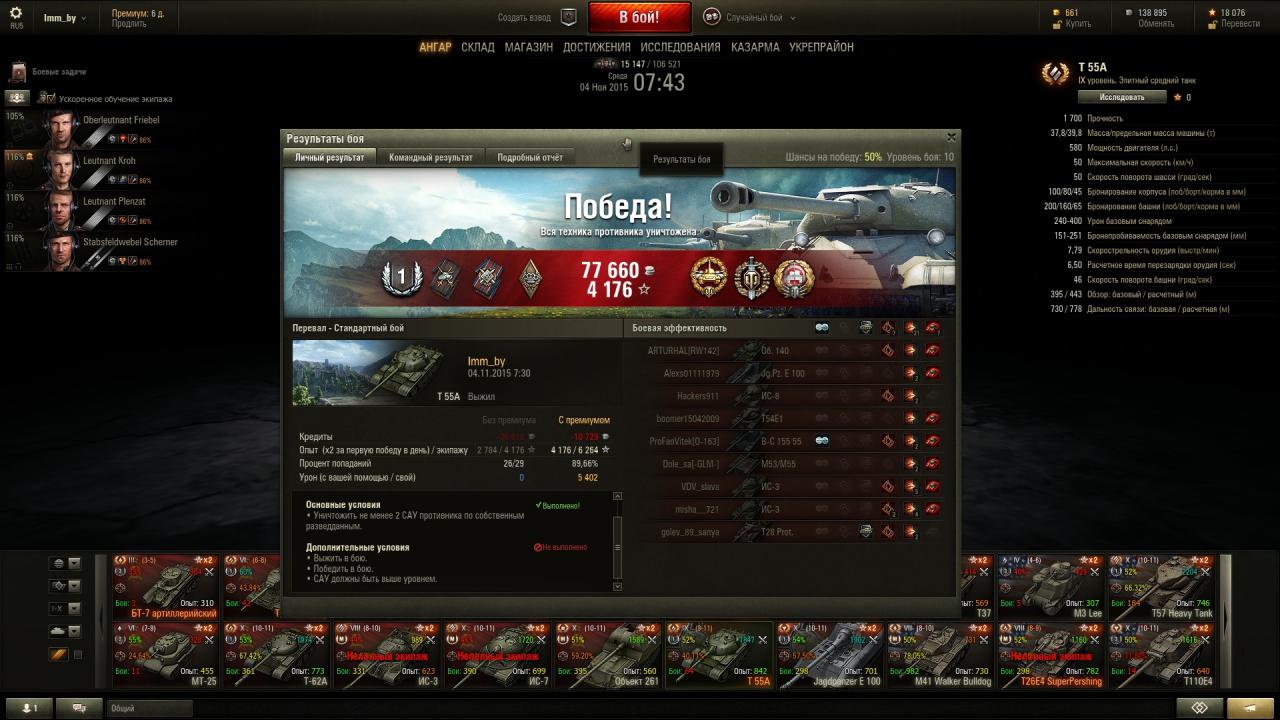Choose the T110E4 tank in carousel
The height and width of the screenshot is (720, 1280).
(x=1162, y=655)
